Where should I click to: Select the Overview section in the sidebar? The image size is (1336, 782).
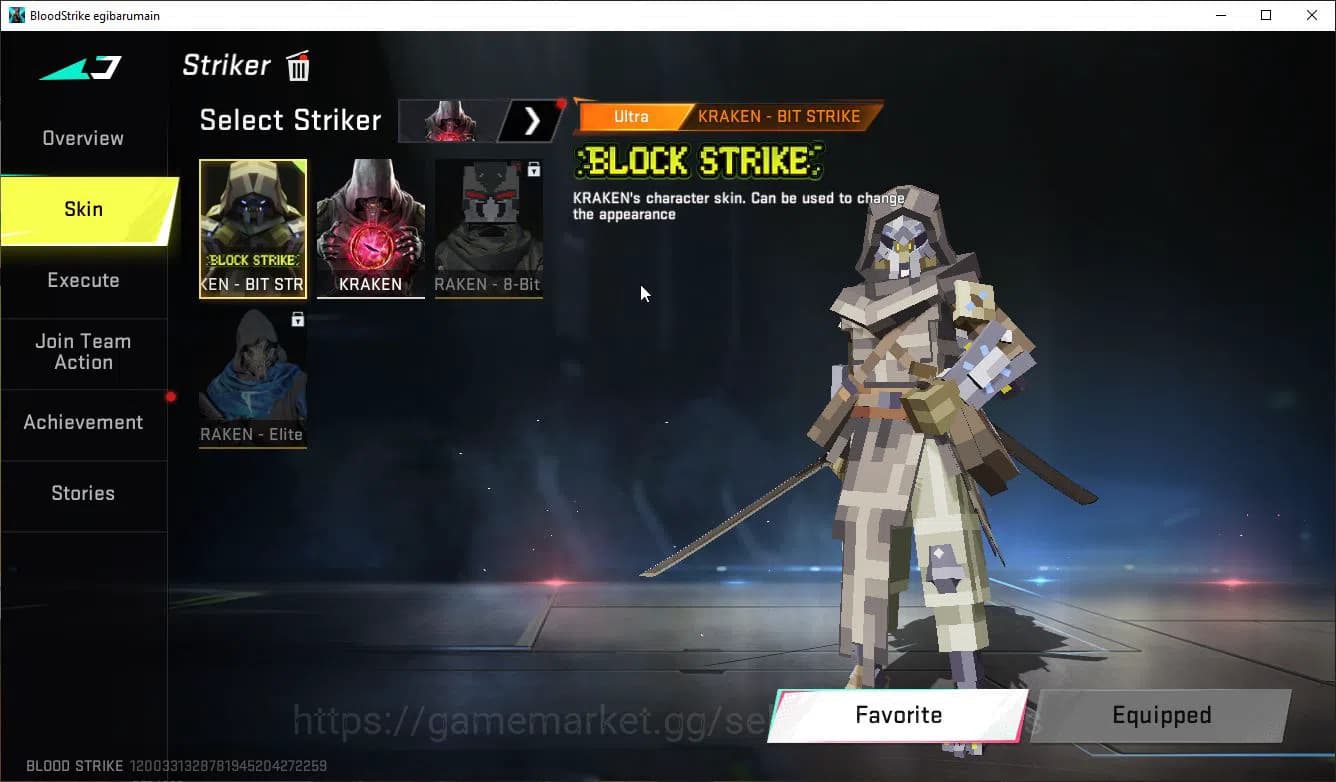83,138
